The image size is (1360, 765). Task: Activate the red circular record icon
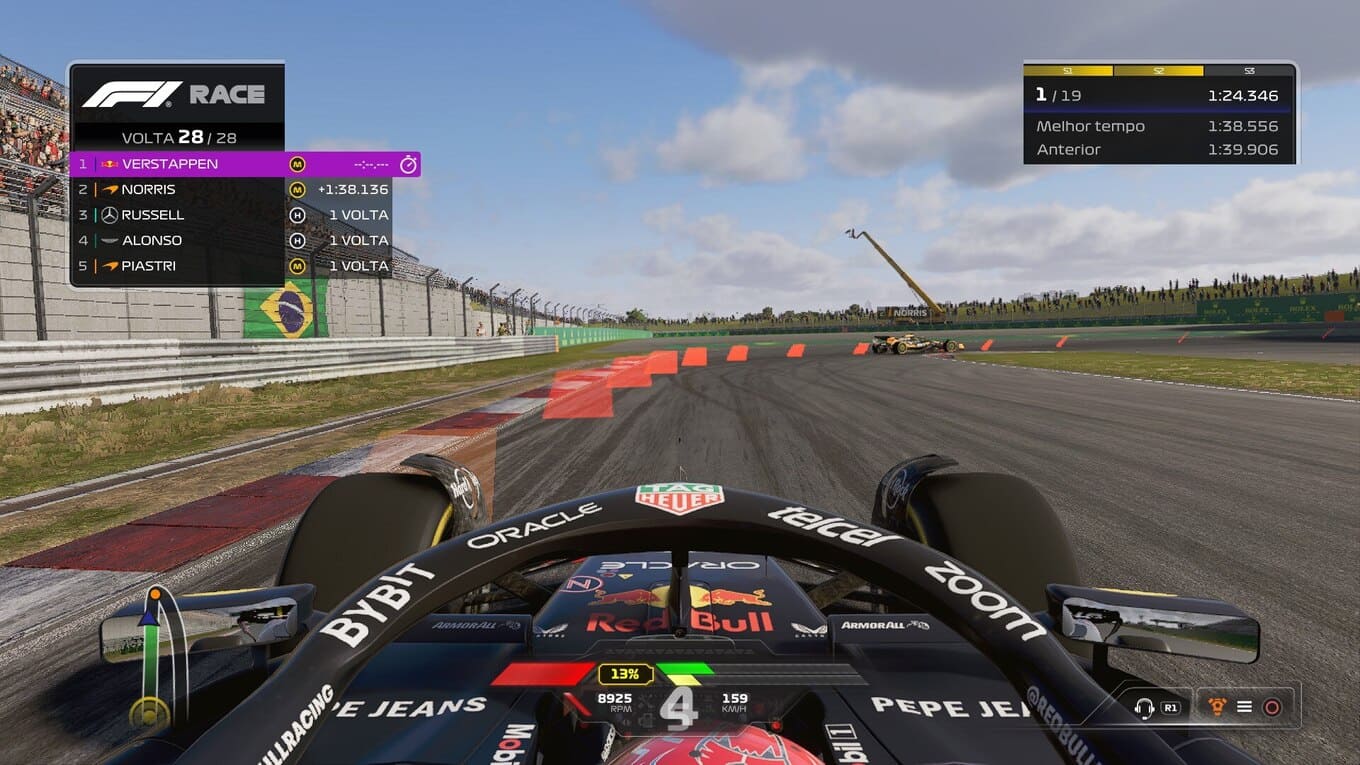point(1272,707)
